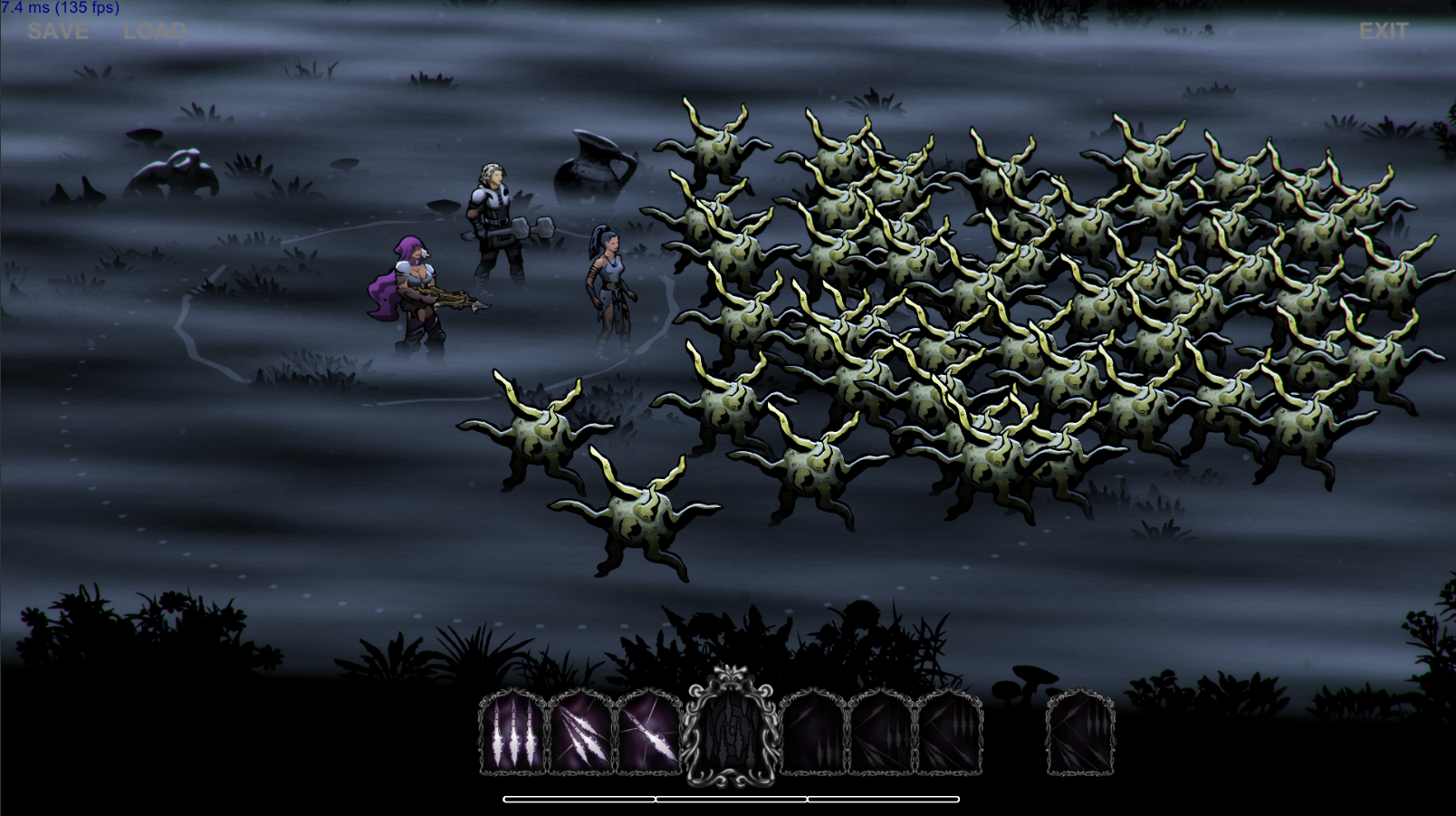Exit the game via EXIT
The height and width of the screenshot is (816, 1456).
click(x=1383, y=32)
